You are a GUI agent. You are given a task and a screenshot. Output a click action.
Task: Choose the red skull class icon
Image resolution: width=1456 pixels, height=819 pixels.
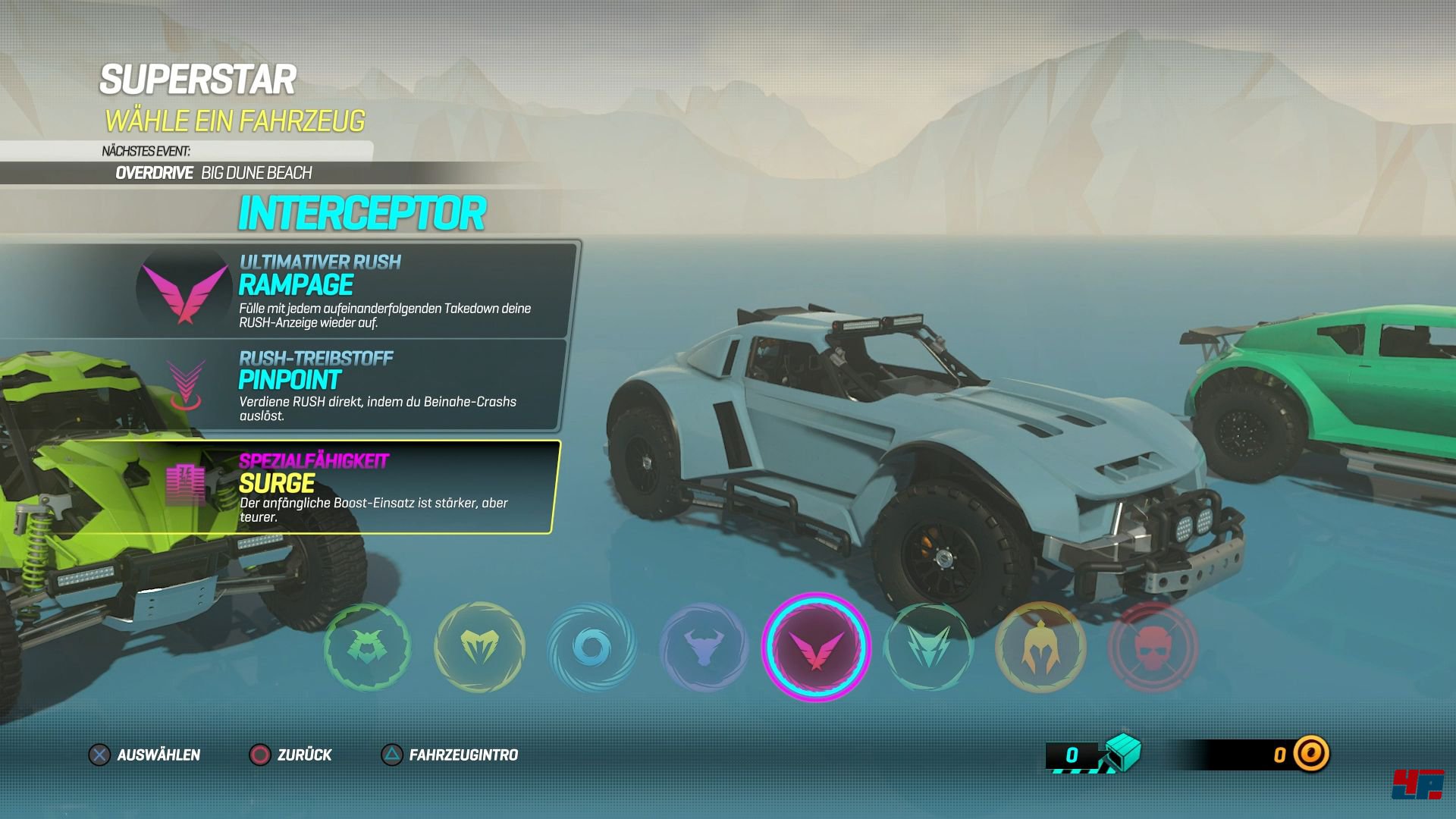point(1153,648)
